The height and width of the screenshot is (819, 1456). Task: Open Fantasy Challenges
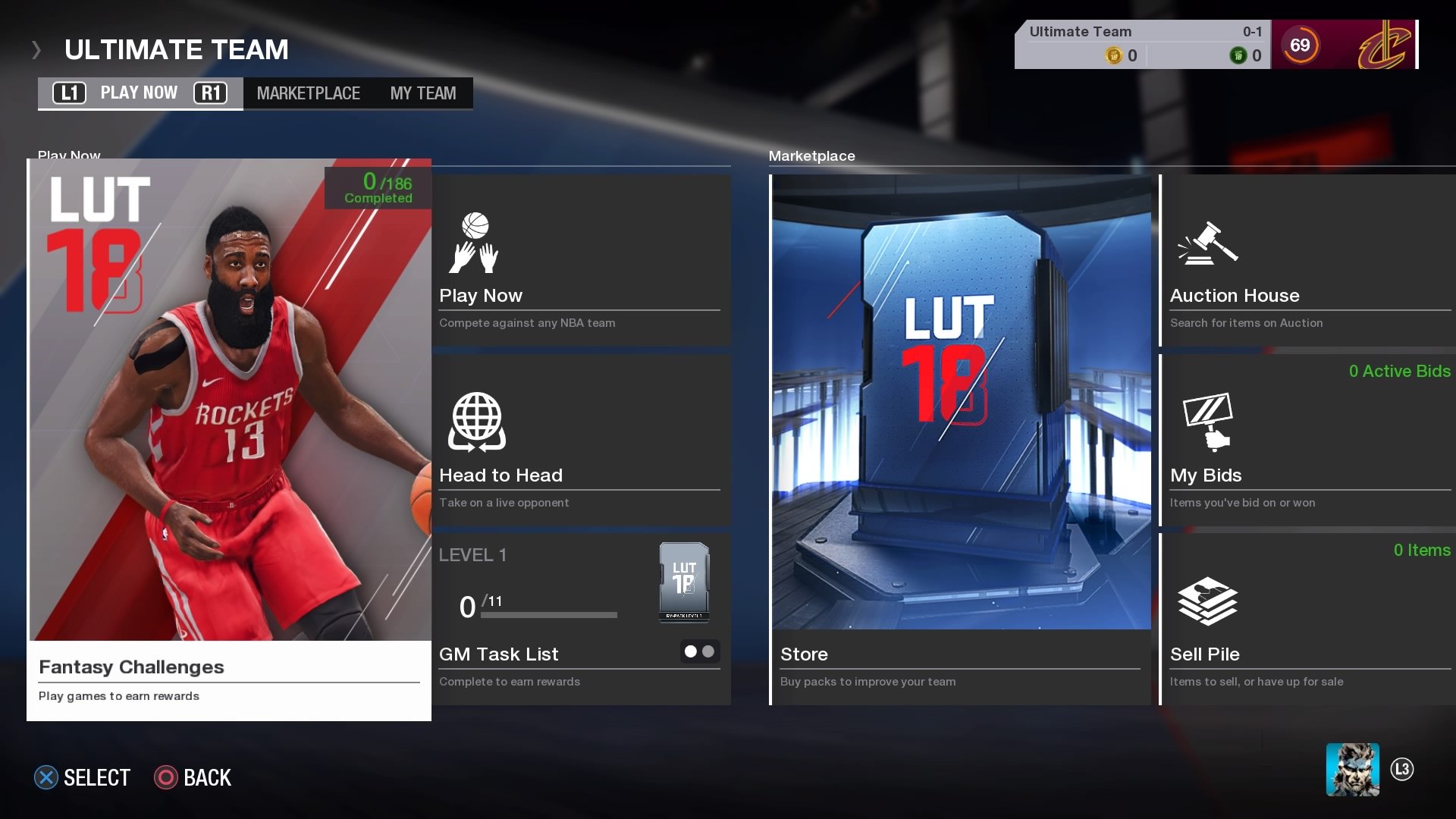coord(227,667)
